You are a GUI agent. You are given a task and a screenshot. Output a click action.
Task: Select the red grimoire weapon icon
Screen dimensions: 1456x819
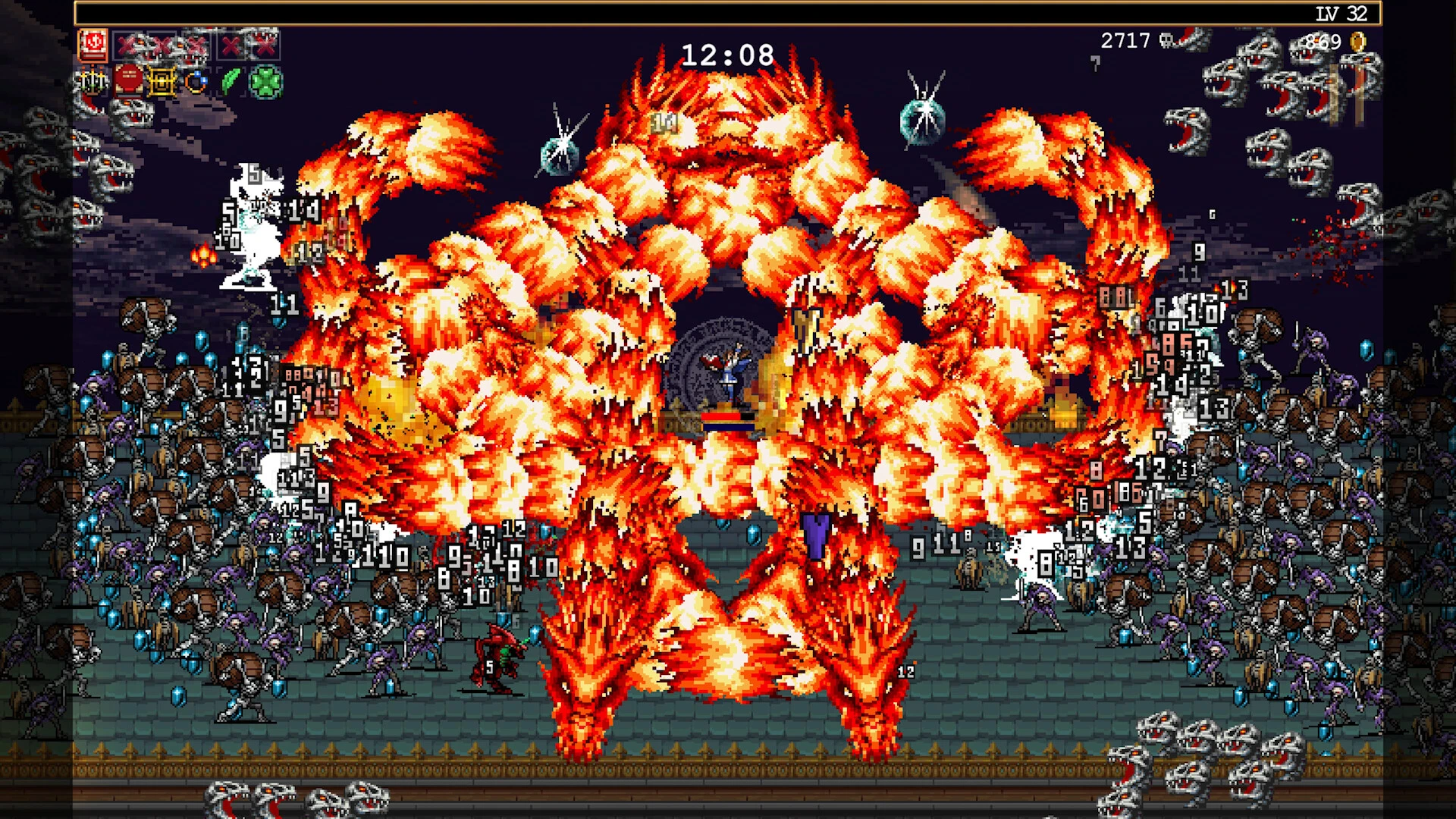[x=93, y=43]
